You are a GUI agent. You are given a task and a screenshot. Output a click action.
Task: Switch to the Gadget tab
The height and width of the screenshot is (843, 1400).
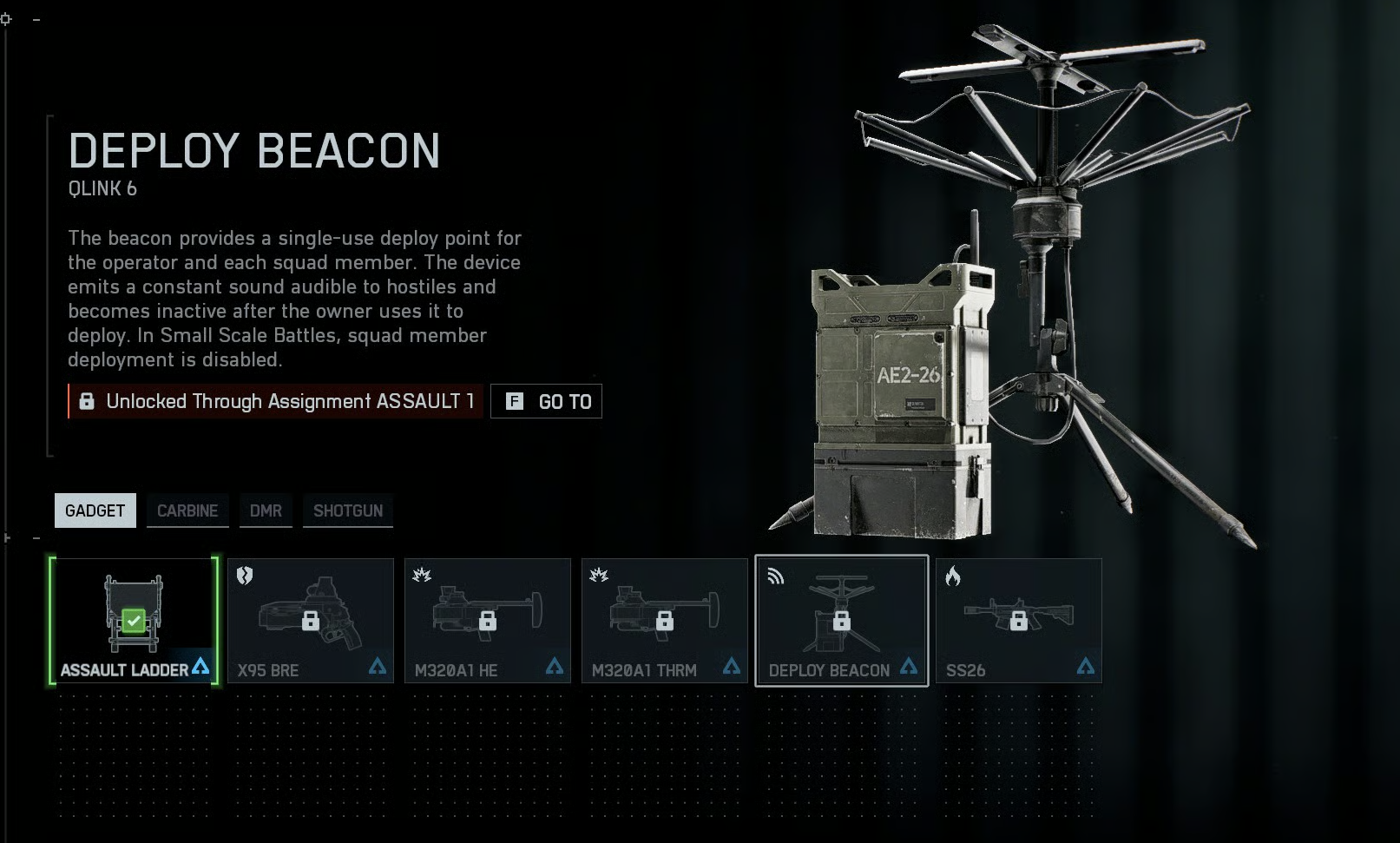pyautogui.click(x=95, y=510)
